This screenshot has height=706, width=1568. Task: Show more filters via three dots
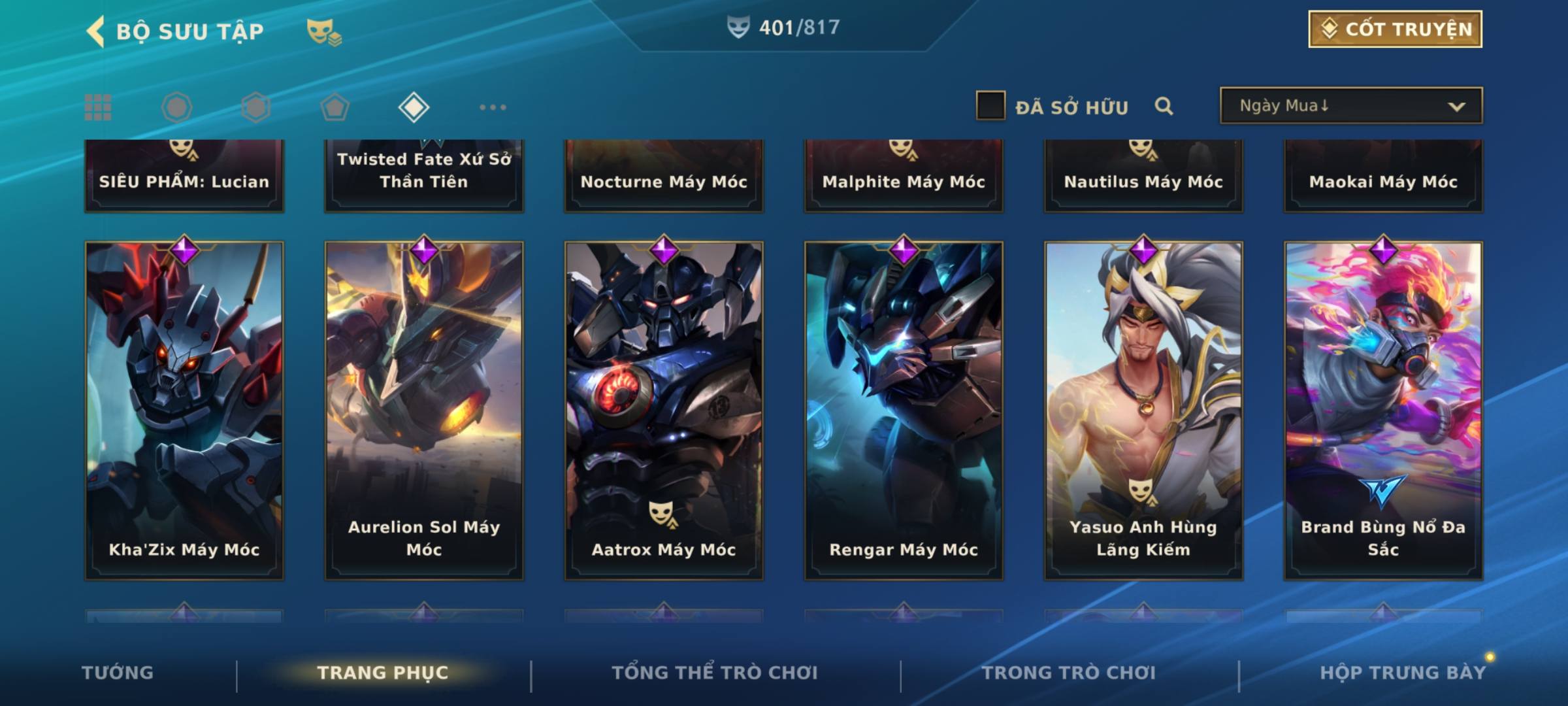click(493, 107)
